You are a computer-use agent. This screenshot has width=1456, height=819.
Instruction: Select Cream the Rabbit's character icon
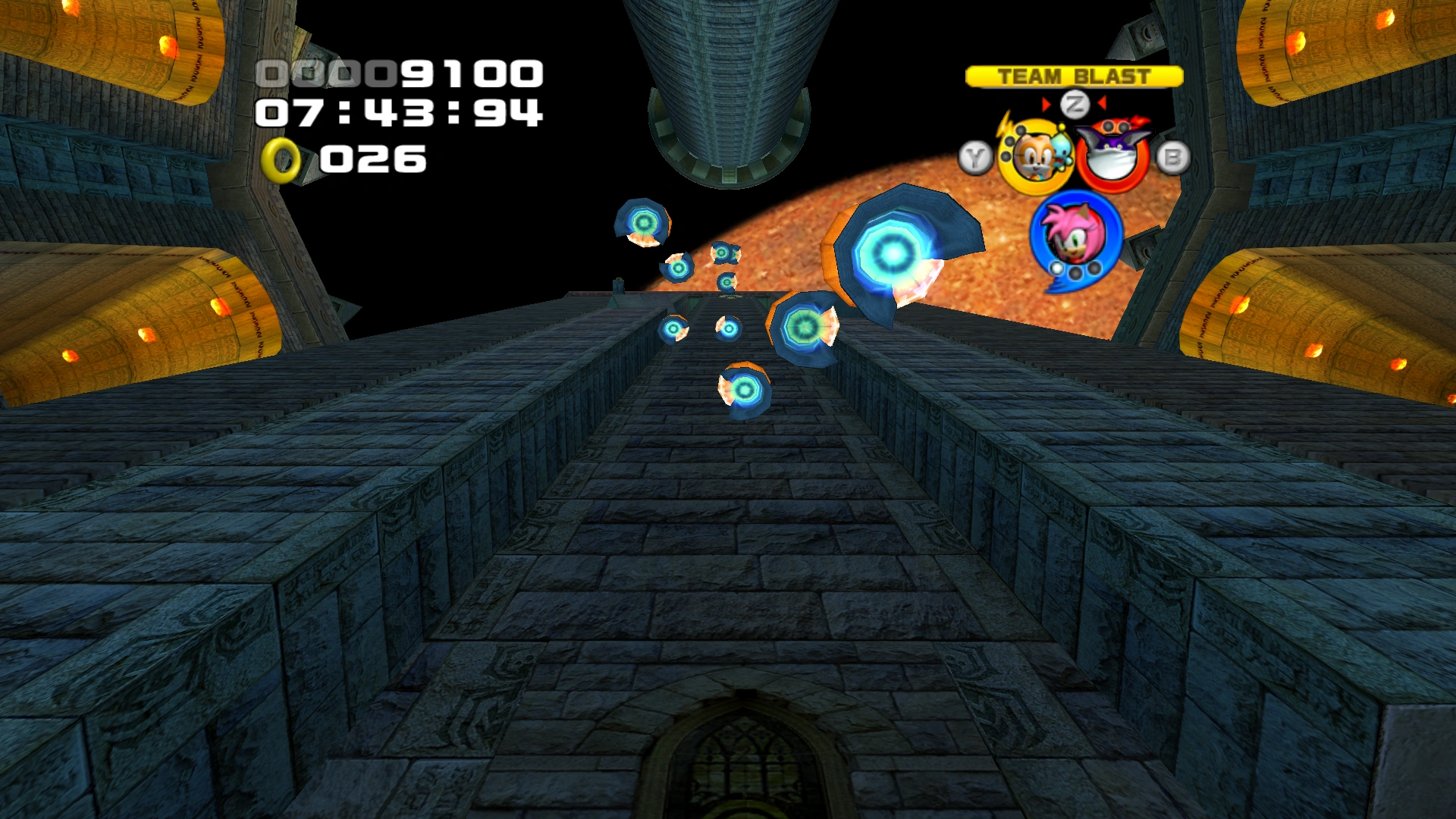click(1034, 157)
